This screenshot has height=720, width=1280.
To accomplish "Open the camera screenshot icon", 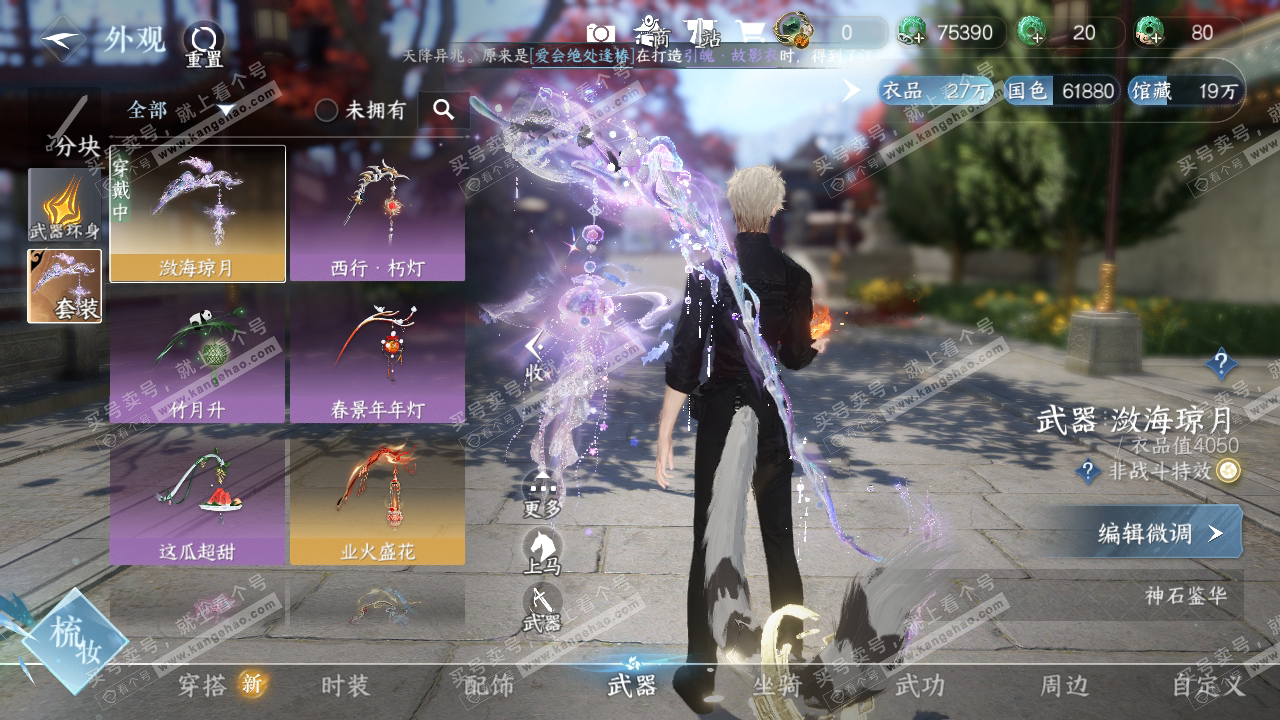I will pyautogui.click(x=600, y=33).
